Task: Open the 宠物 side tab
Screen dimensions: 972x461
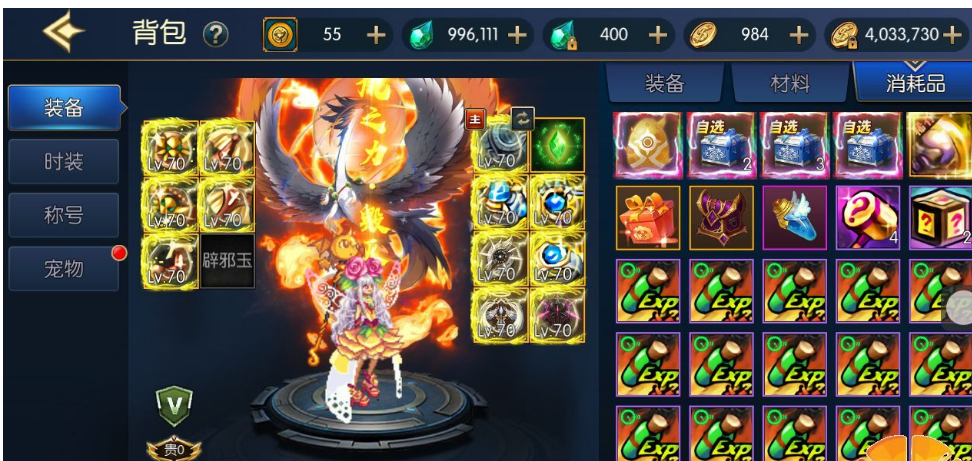Action: [63, 268]
